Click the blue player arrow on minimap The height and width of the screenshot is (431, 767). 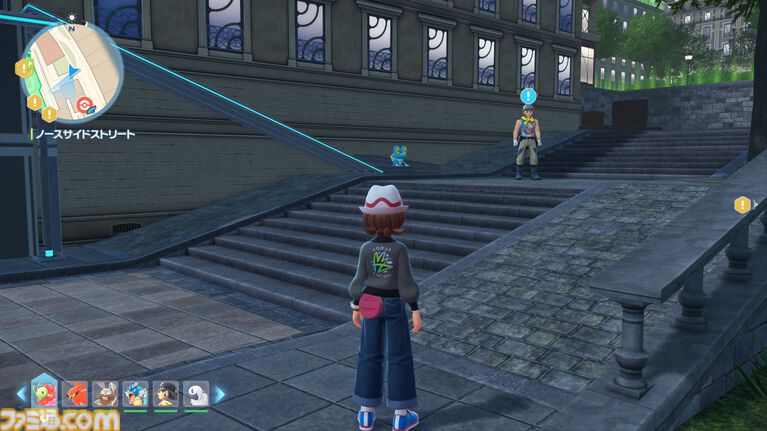[x=74, y=69]
